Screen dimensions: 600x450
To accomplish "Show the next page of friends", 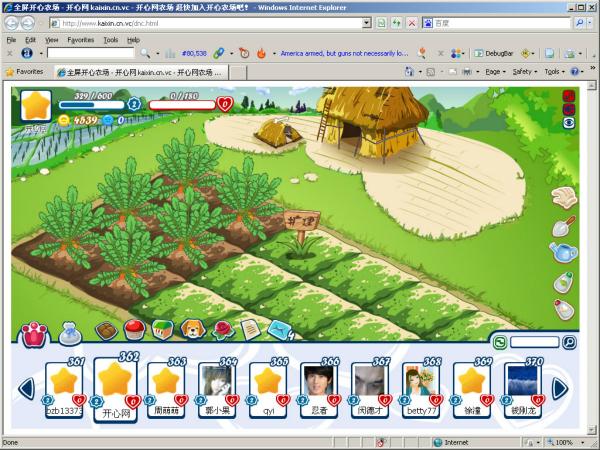I will pos(561,387).
